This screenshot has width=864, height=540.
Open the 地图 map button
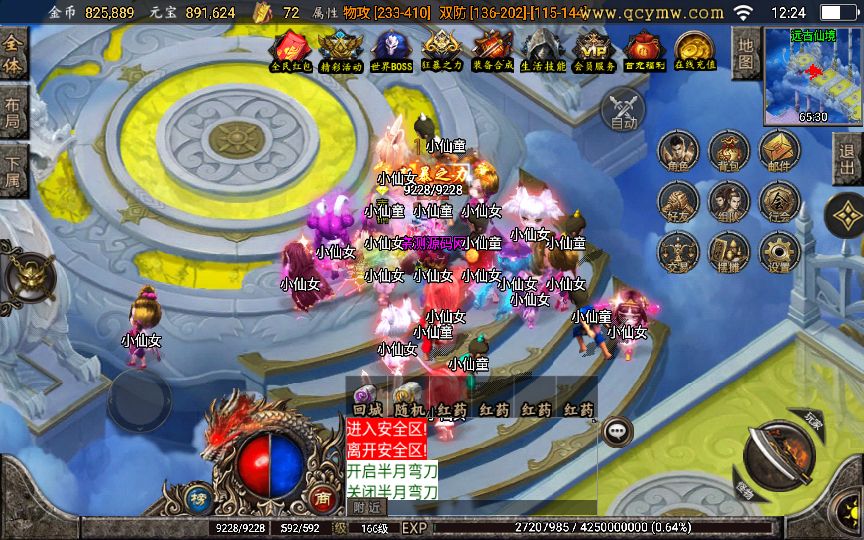click(x=744, y=52)
